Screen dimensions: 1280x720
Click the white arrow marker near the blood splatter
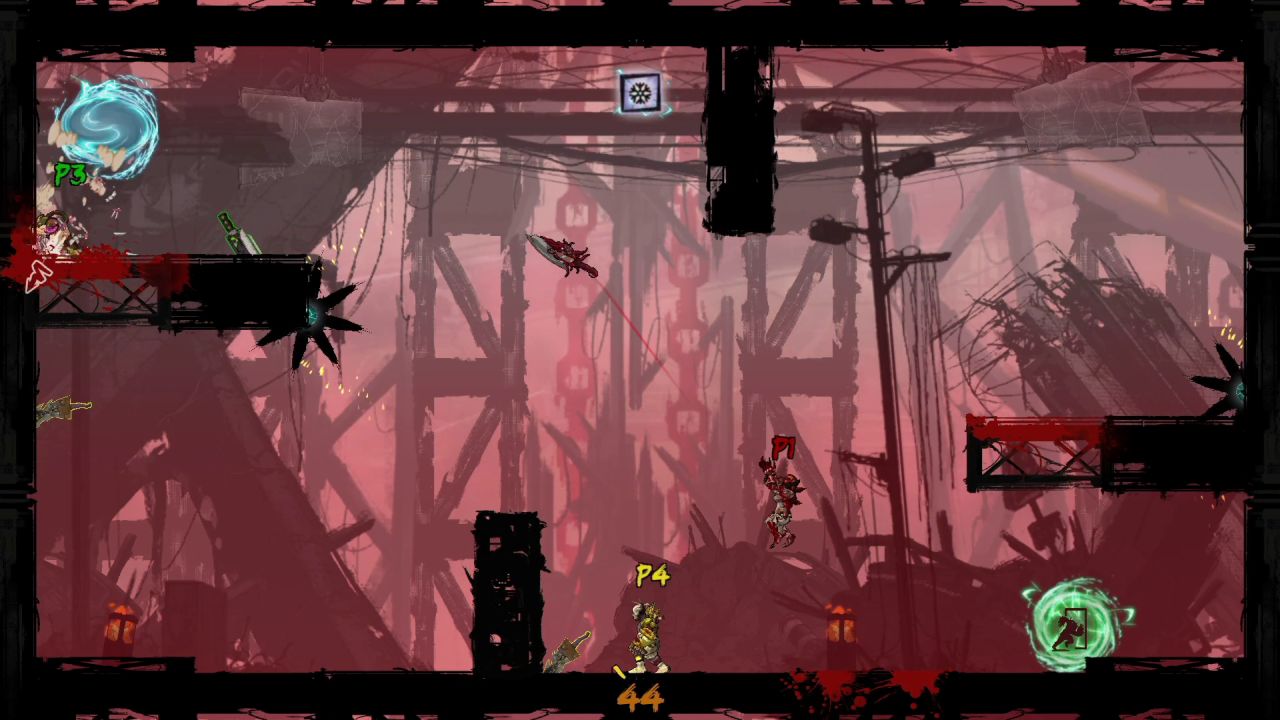(x=40, y=275)
